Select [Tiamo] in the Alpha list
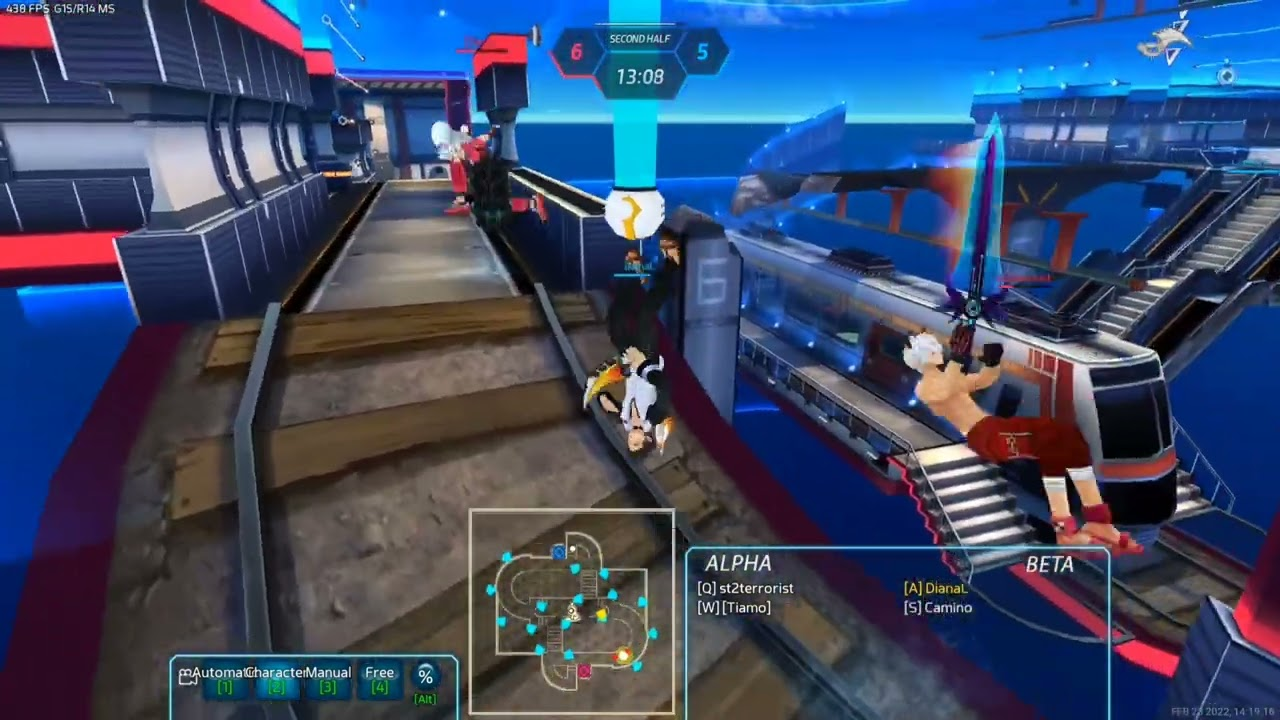Viewport: 1280px width, 720px height. tap(734, 607)
